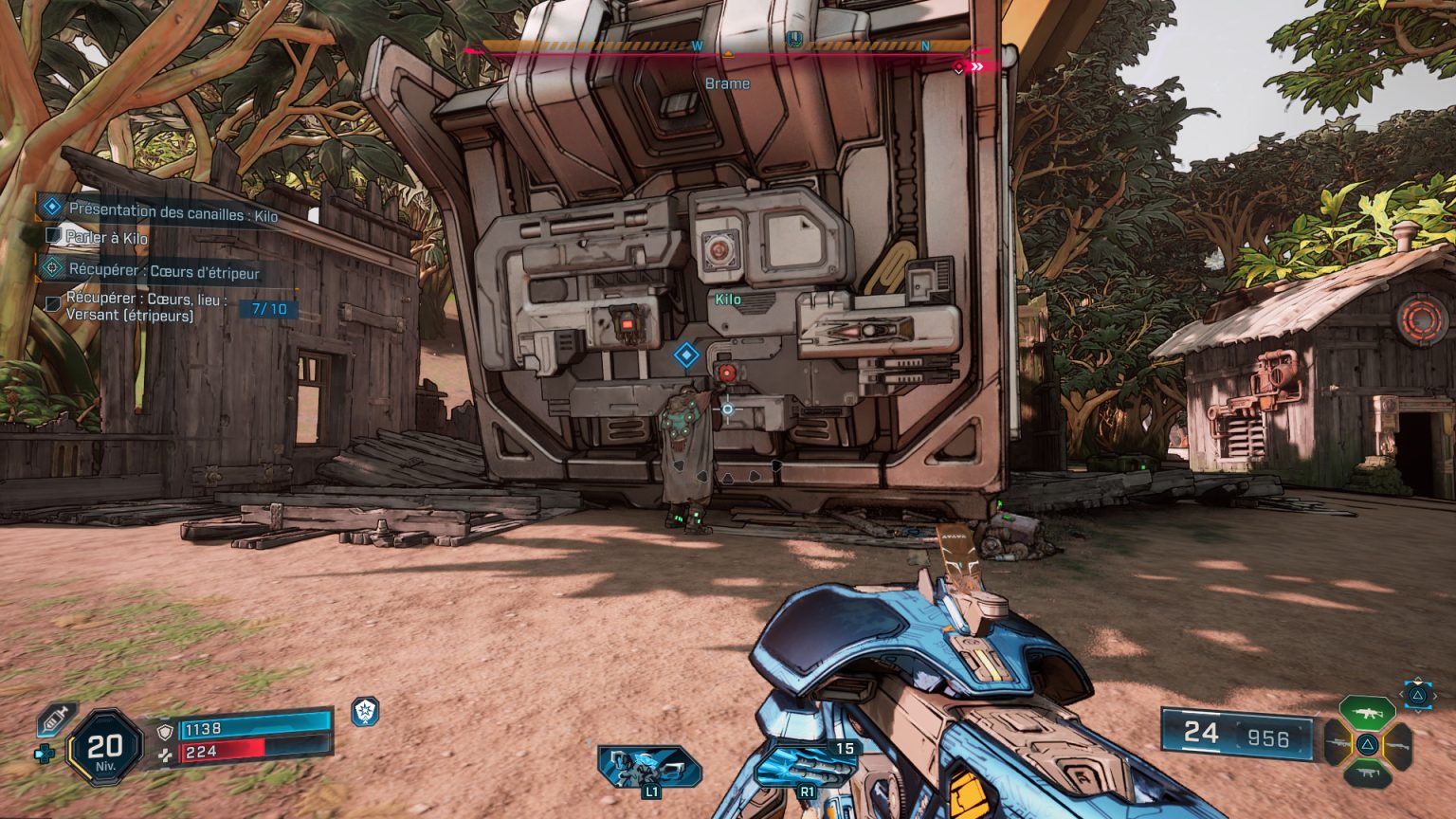Viewport: 1456px width, 819px height.
Task: Toggle the triangle weapon-swap control in the wheel center
Action: coord(1368,744)
